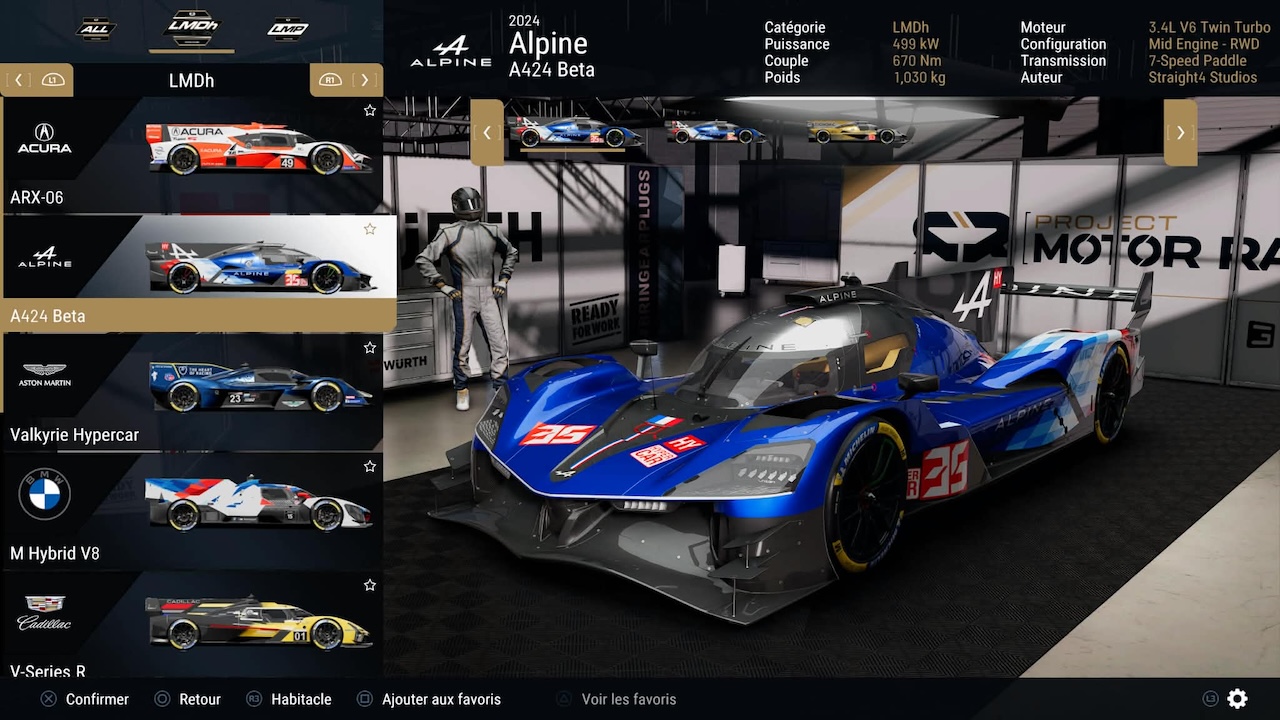Screen dimensions: 1280x720
Task: Open settings with the gear icon
Action: click(1238, 699)
